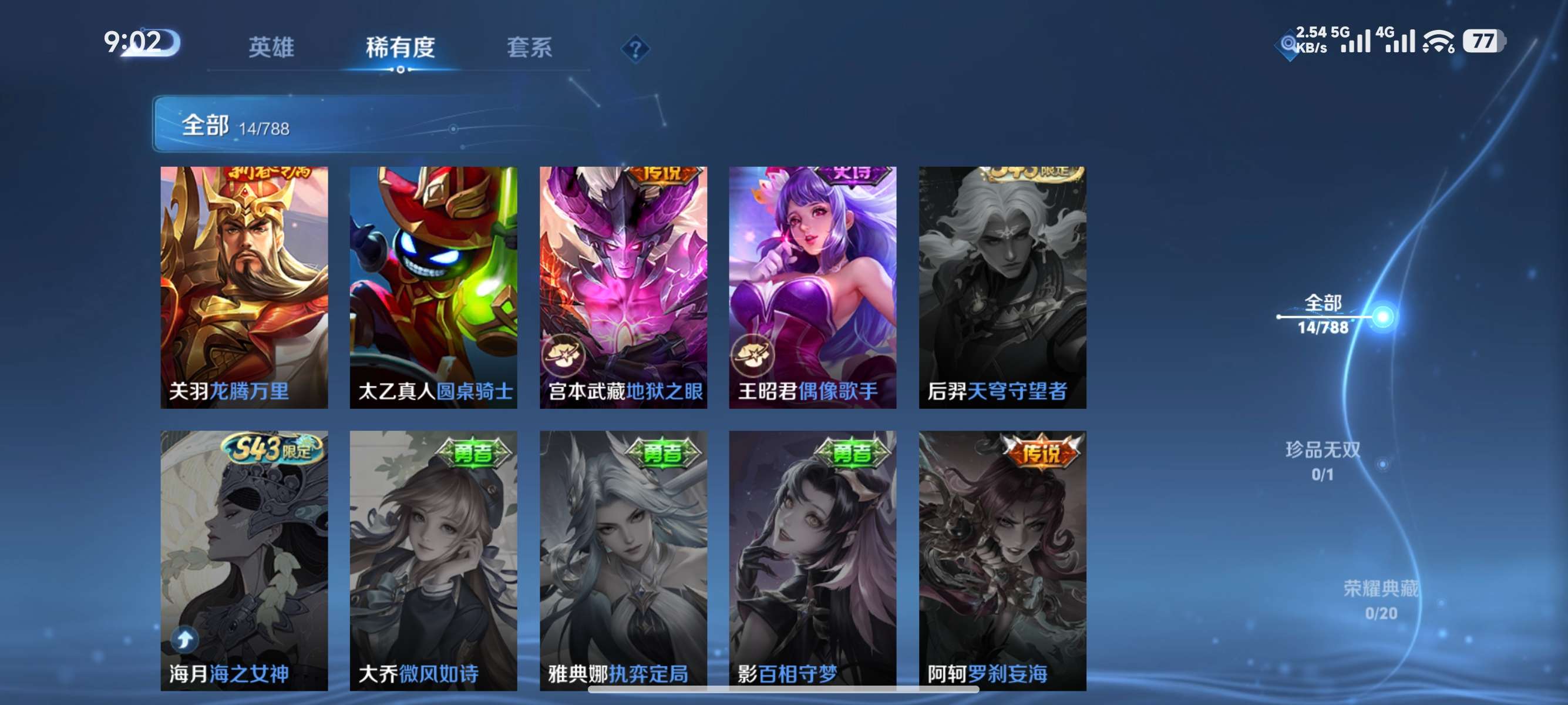Open the 关羽 龙腾万里 skin
This screenshot has width=1568, height=705.
coord(244,286)
